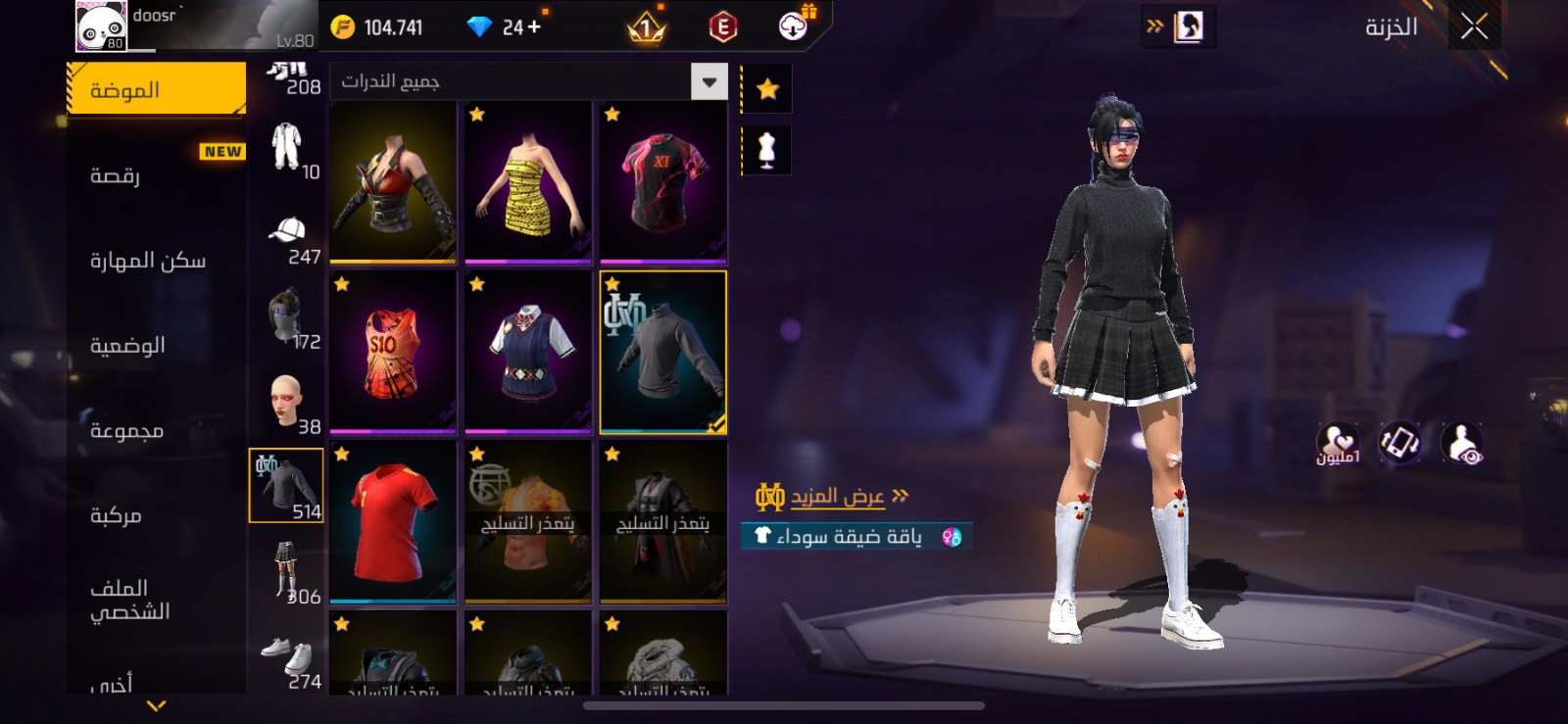The image size is (1568, 724).
Task: Select the red corset top with gloves
Action: [393, 182]
